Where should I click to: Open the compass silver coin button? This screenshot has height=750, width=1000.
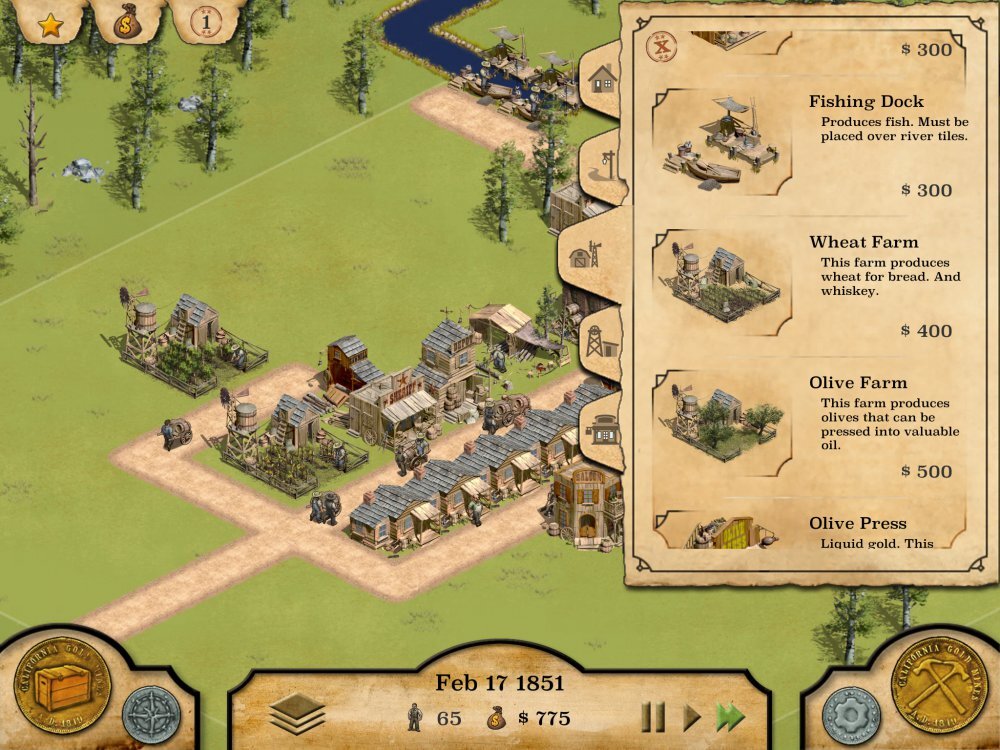tap(151, 714)
